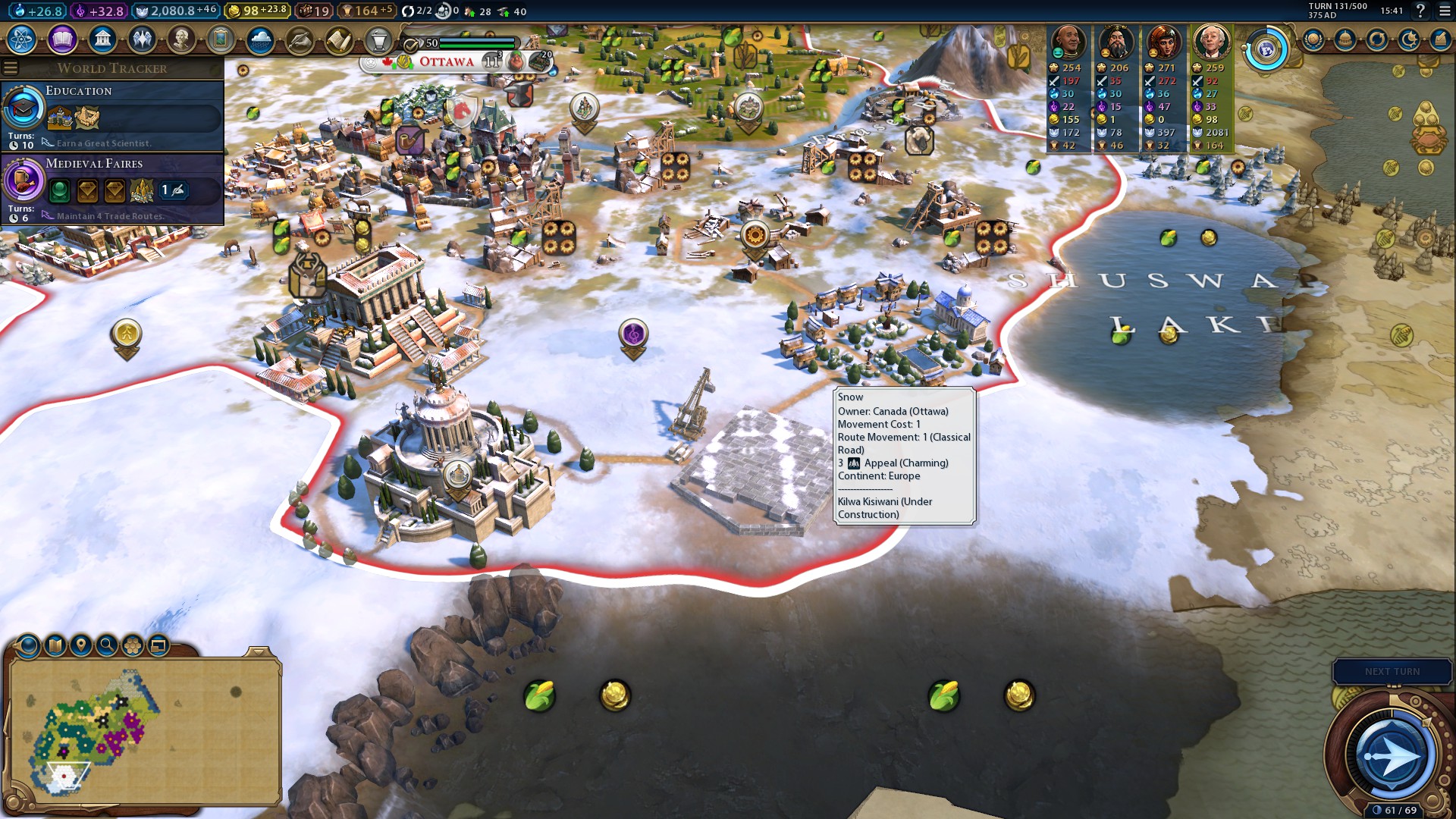This screenshot has height=819, width=1456.
Task: Click the minimap to move the camera
Action: click(144, 732)
